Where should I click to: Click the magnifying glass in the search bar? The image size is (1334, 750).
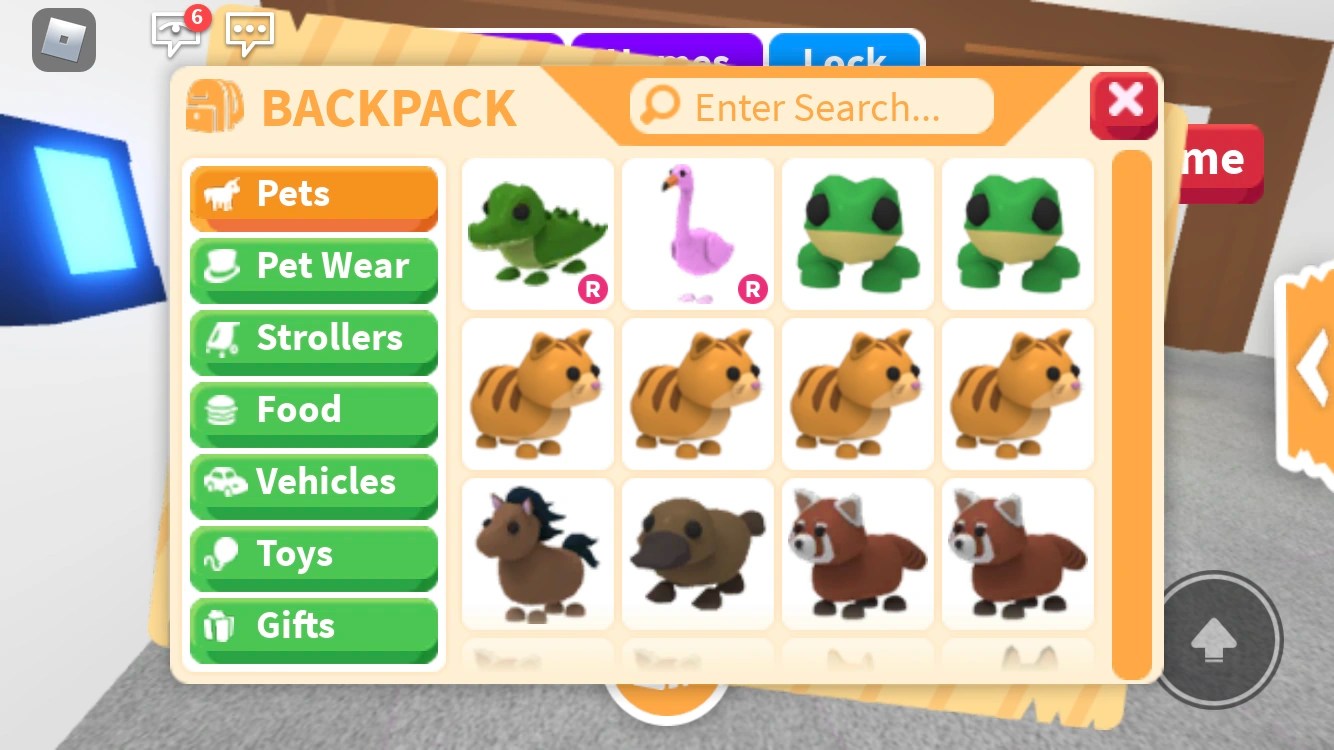(659, 104)
